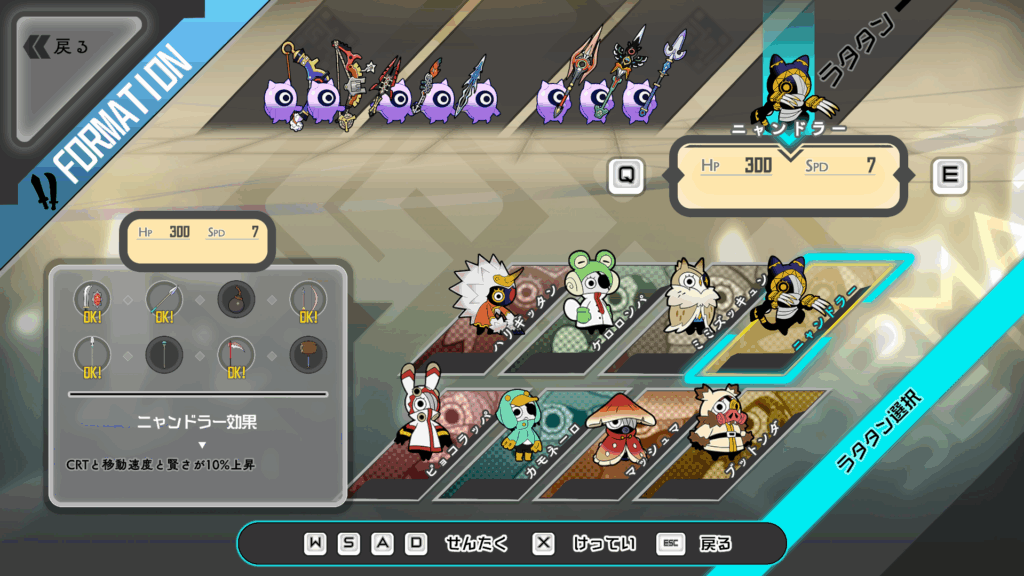This screenshot has height=576, width=1024.
Task: Click the bow weapon icon
Action: (x=308, y=300)
